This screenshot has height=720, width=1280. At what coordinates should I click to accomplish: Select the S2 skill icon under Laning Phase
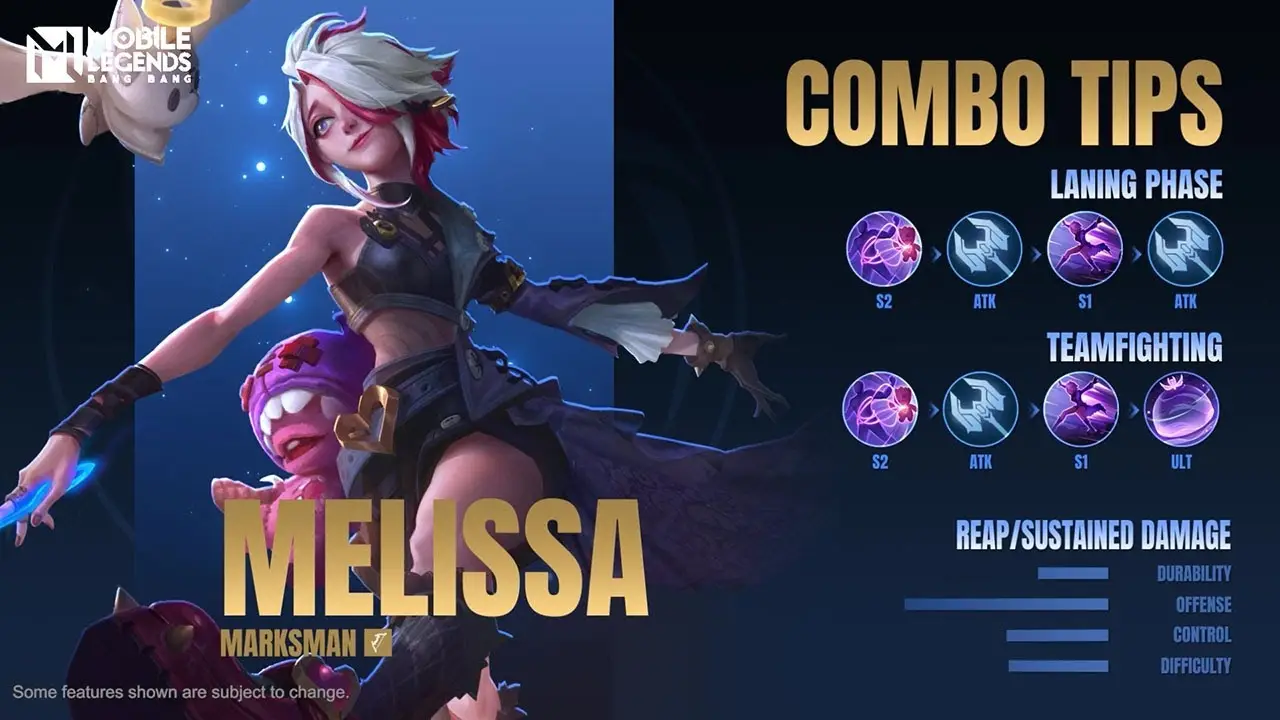point(883,249)
